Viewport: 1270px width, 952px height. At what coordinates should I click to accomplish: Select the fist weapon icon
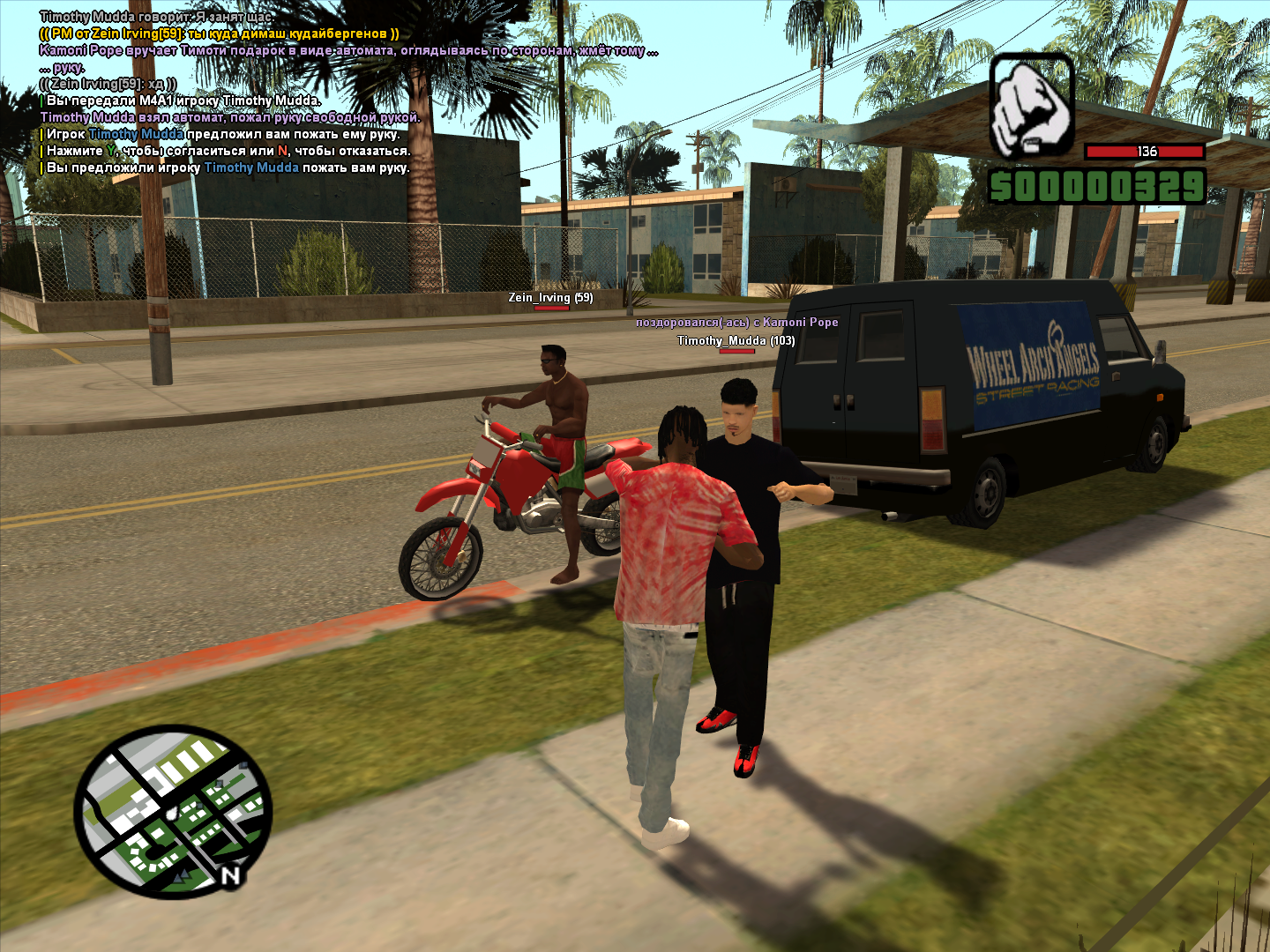(x=1031, y=107)
